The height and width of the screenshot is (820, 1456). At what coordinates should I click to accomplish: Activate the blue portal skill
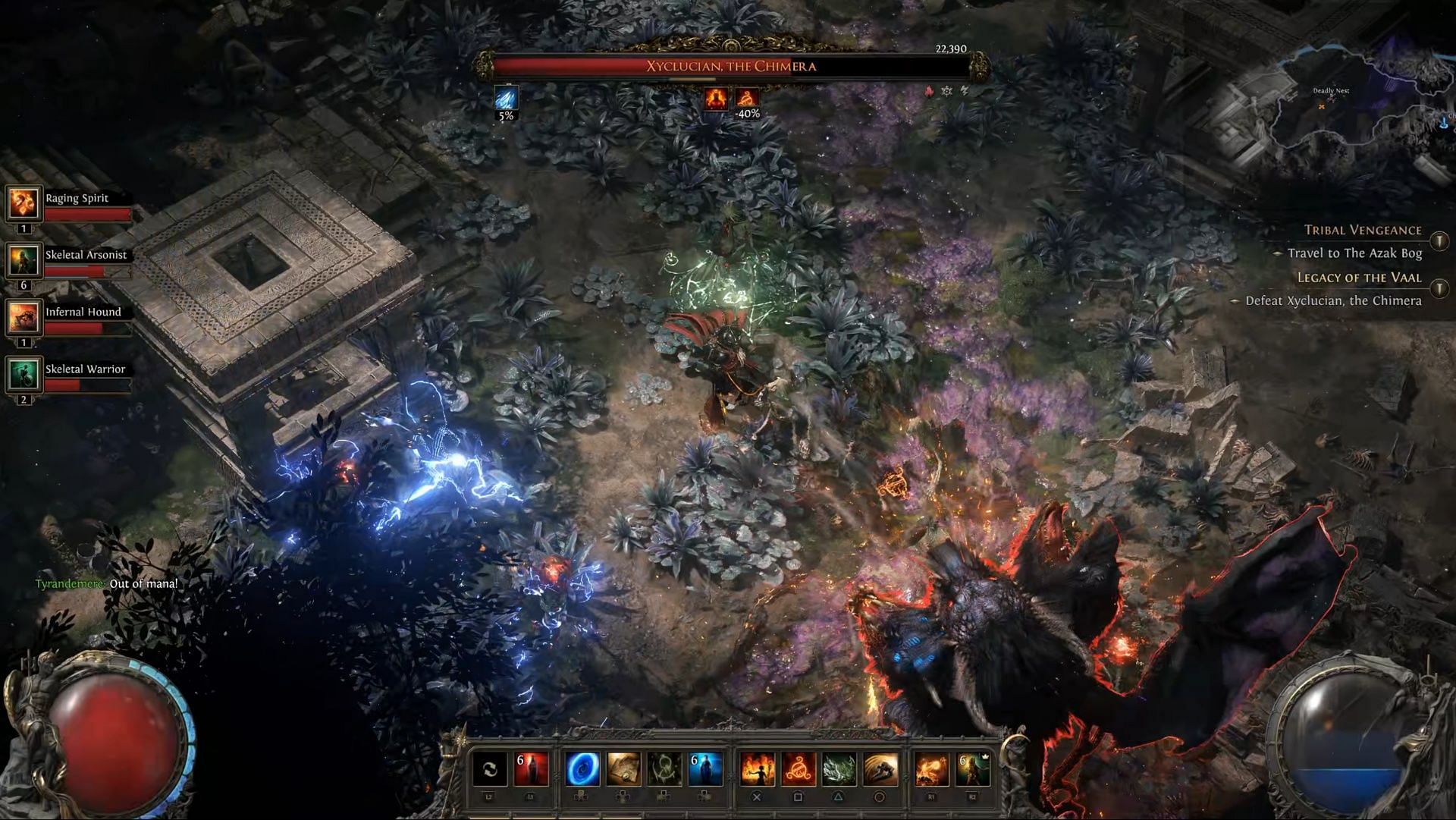tap(582, 769)
